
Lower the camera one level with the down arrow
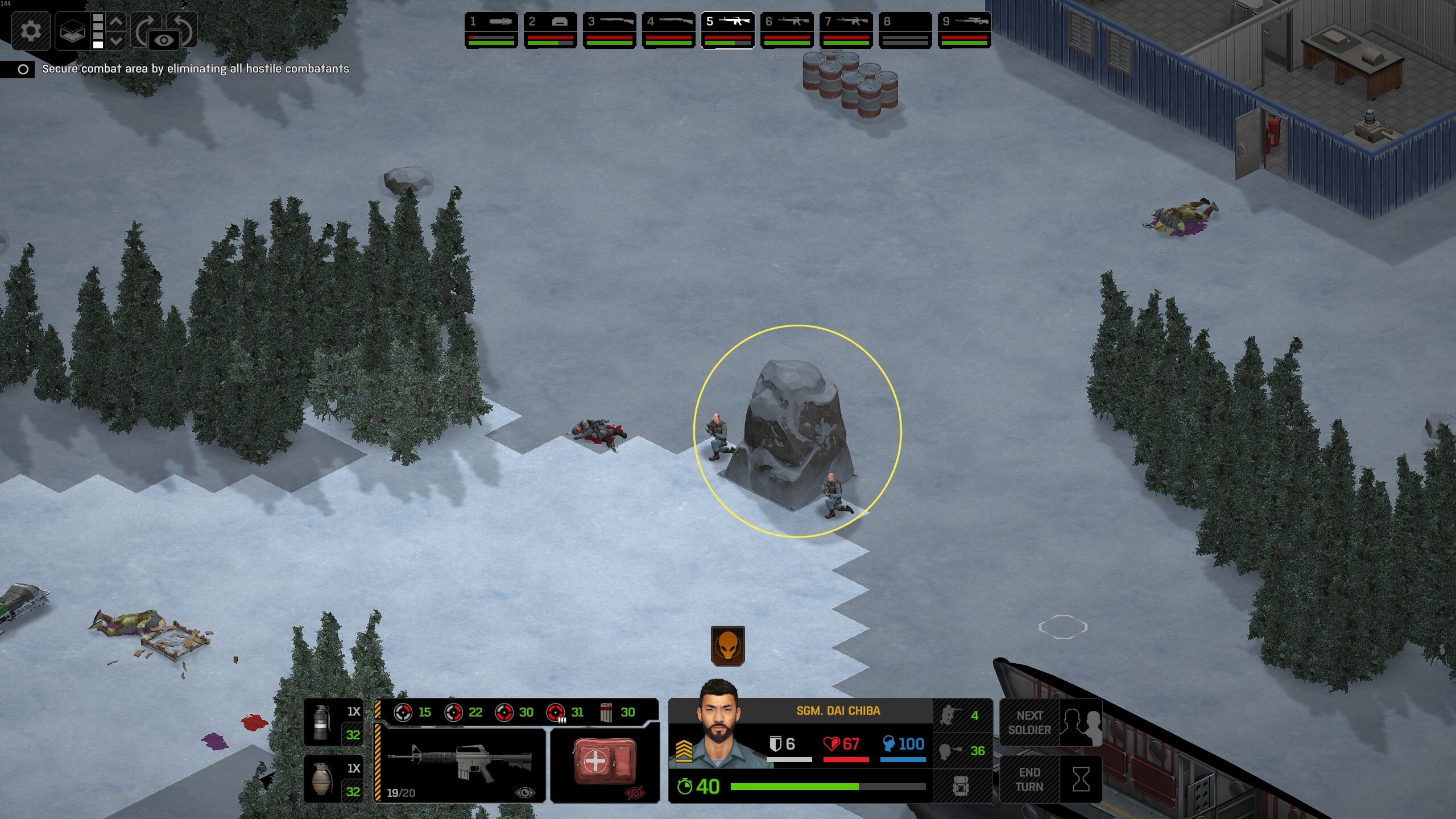coord(116,40)
